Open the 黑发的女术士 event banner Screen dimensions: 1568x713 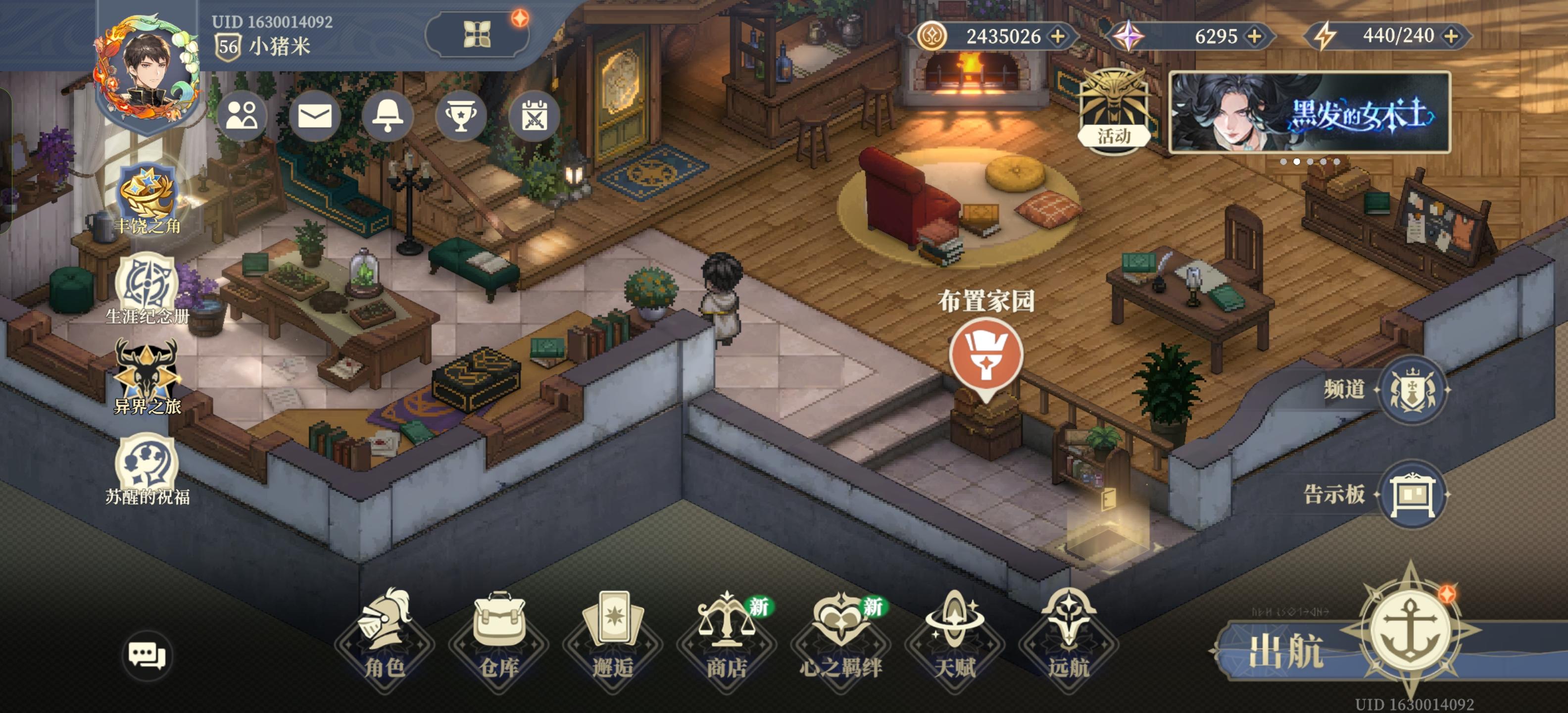pyautogui.click(x=1309, y=112)
